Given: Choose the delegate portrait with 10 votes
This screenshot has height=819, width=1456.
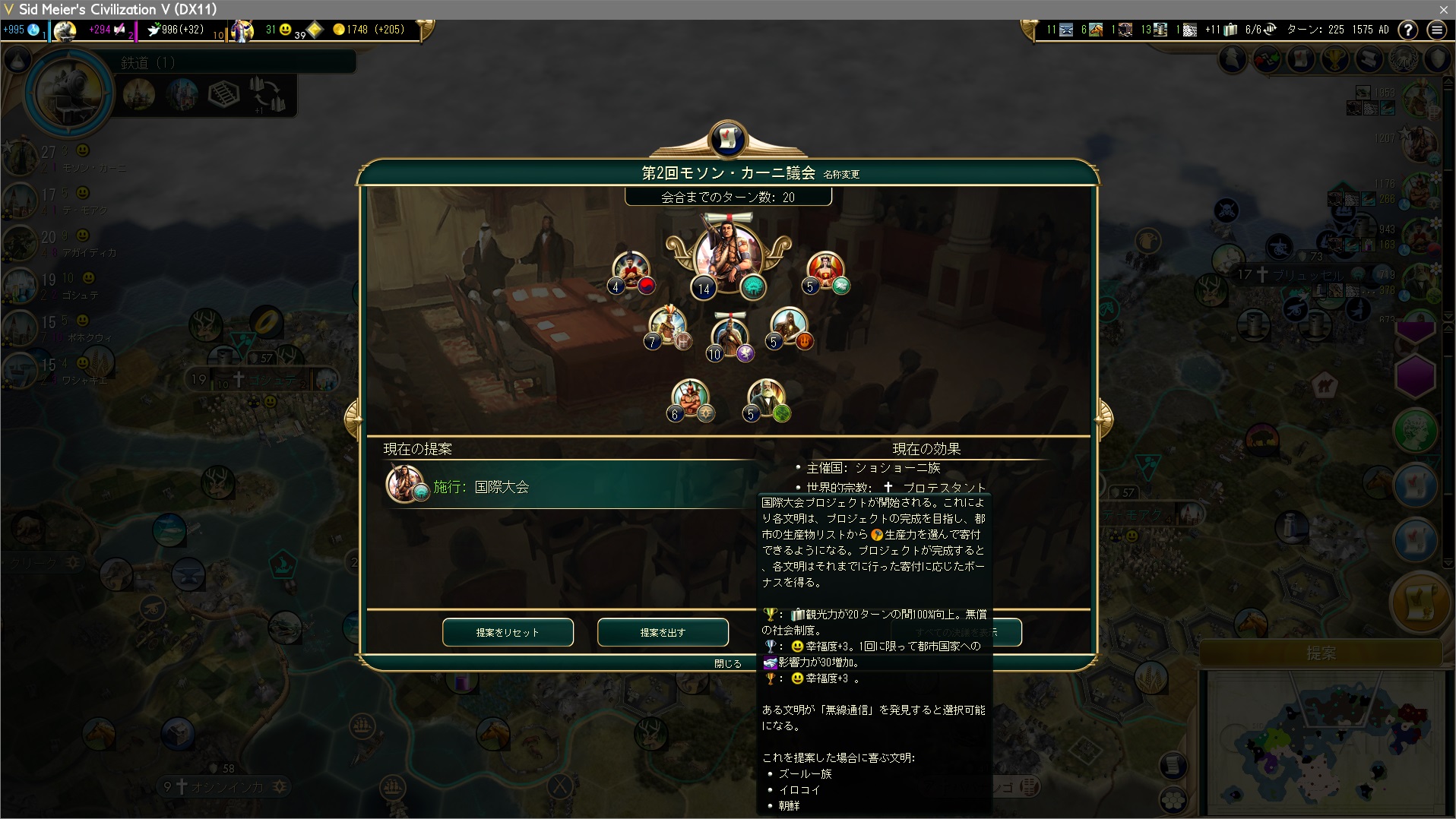Looking at the screenshot, I should click(x=730, y=337).
